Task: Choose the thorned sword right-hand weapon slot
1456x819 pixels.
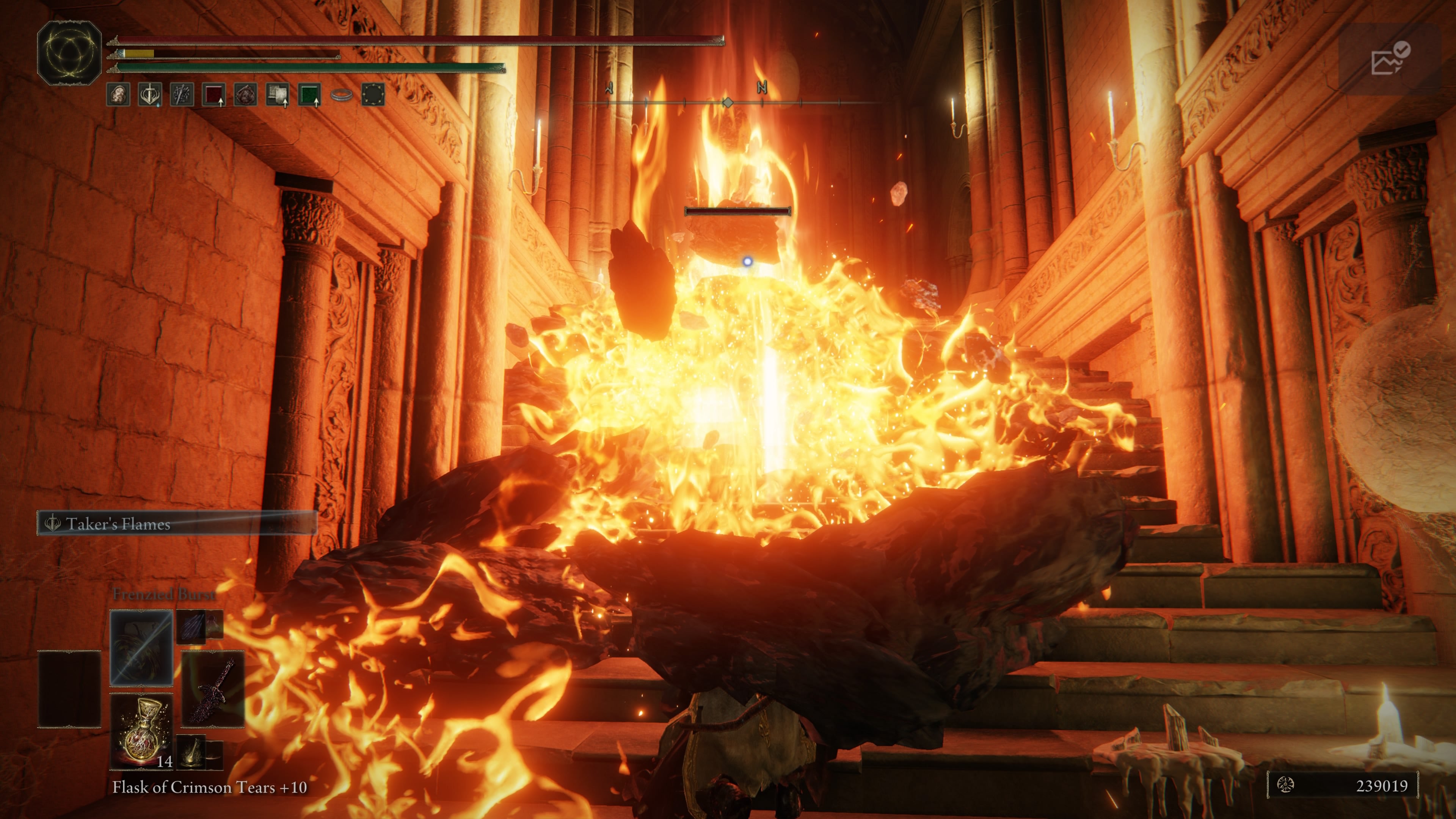Action: (213, 689)
